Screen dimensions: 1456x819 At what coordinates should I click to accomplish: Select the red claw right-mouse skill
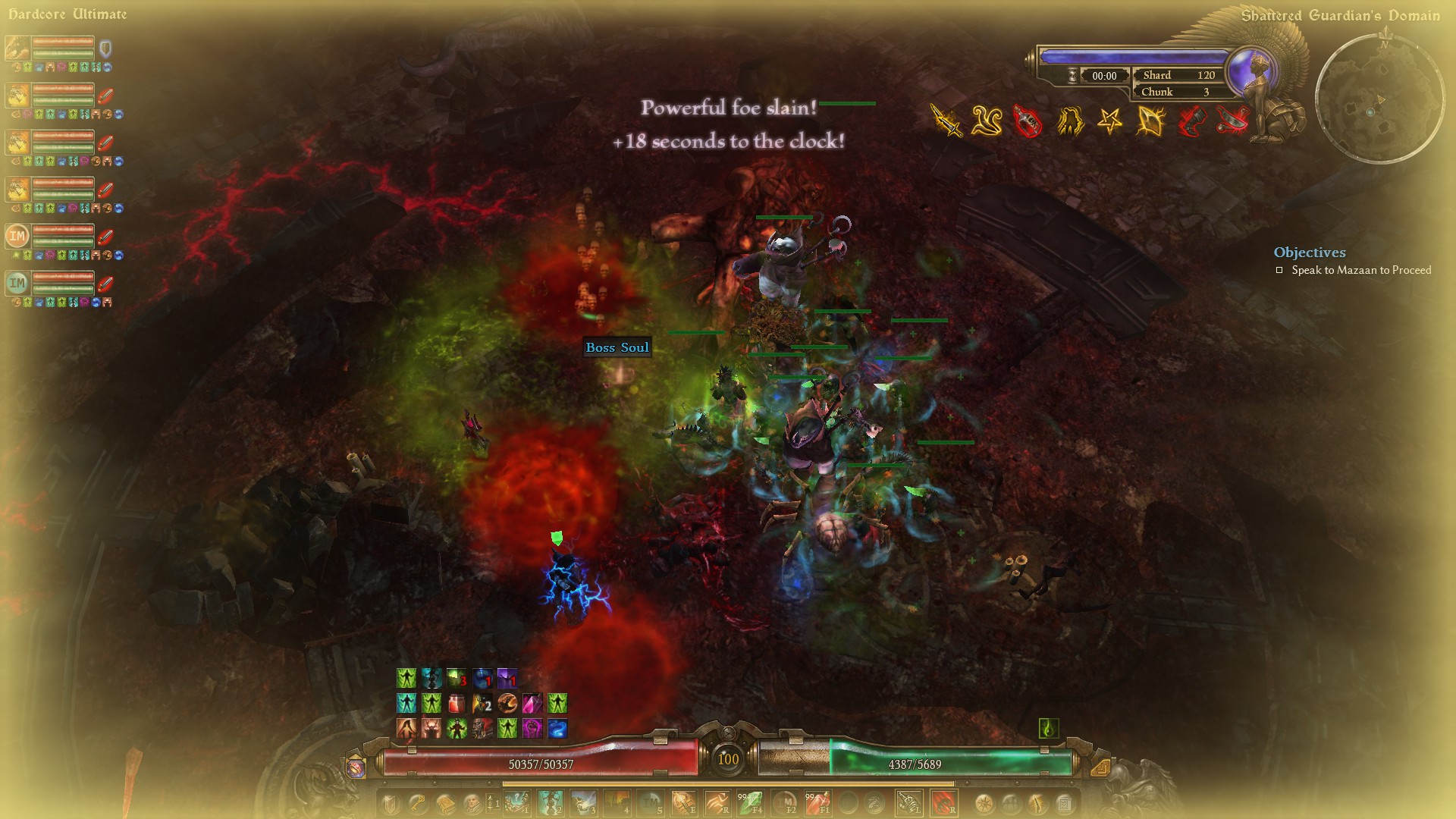(944, 802)
